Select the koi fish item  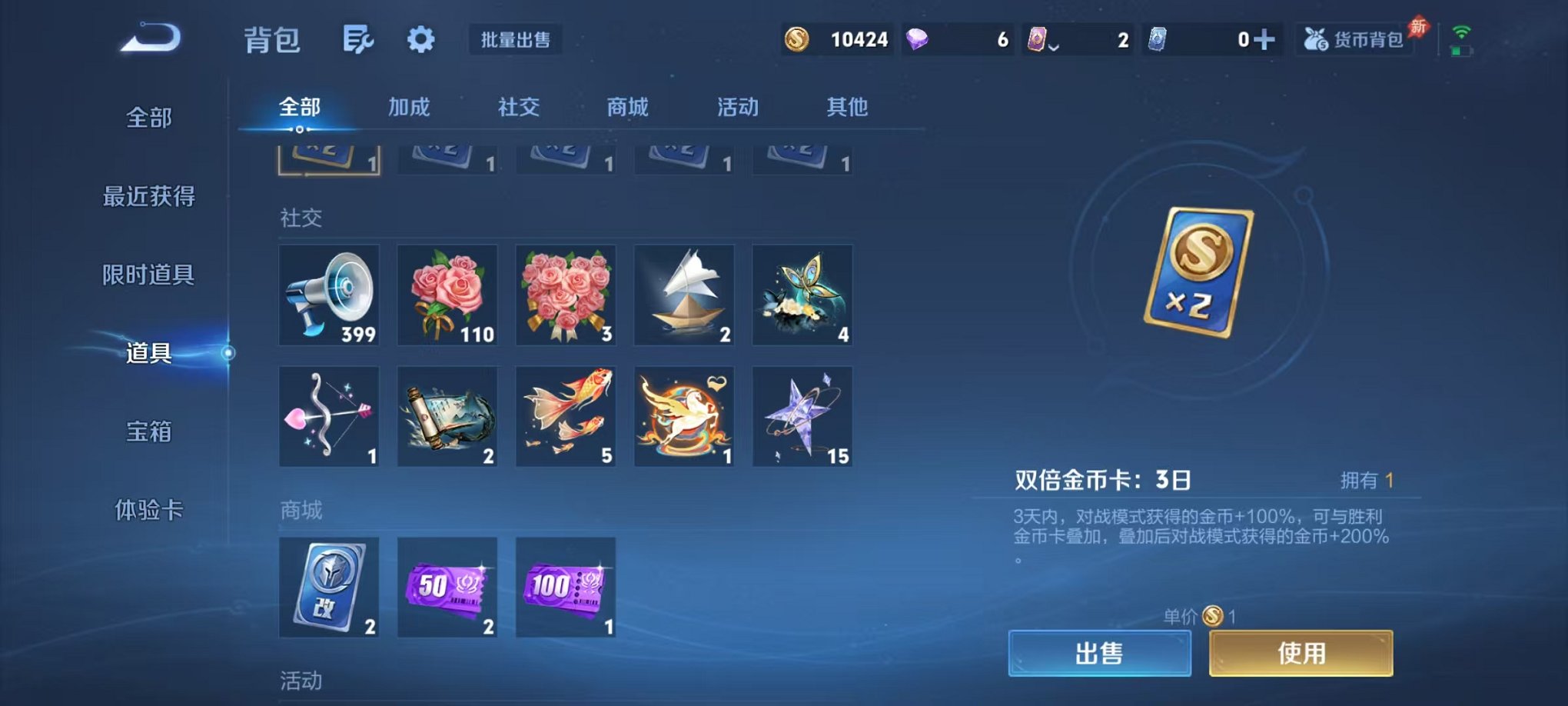[566, 415]
